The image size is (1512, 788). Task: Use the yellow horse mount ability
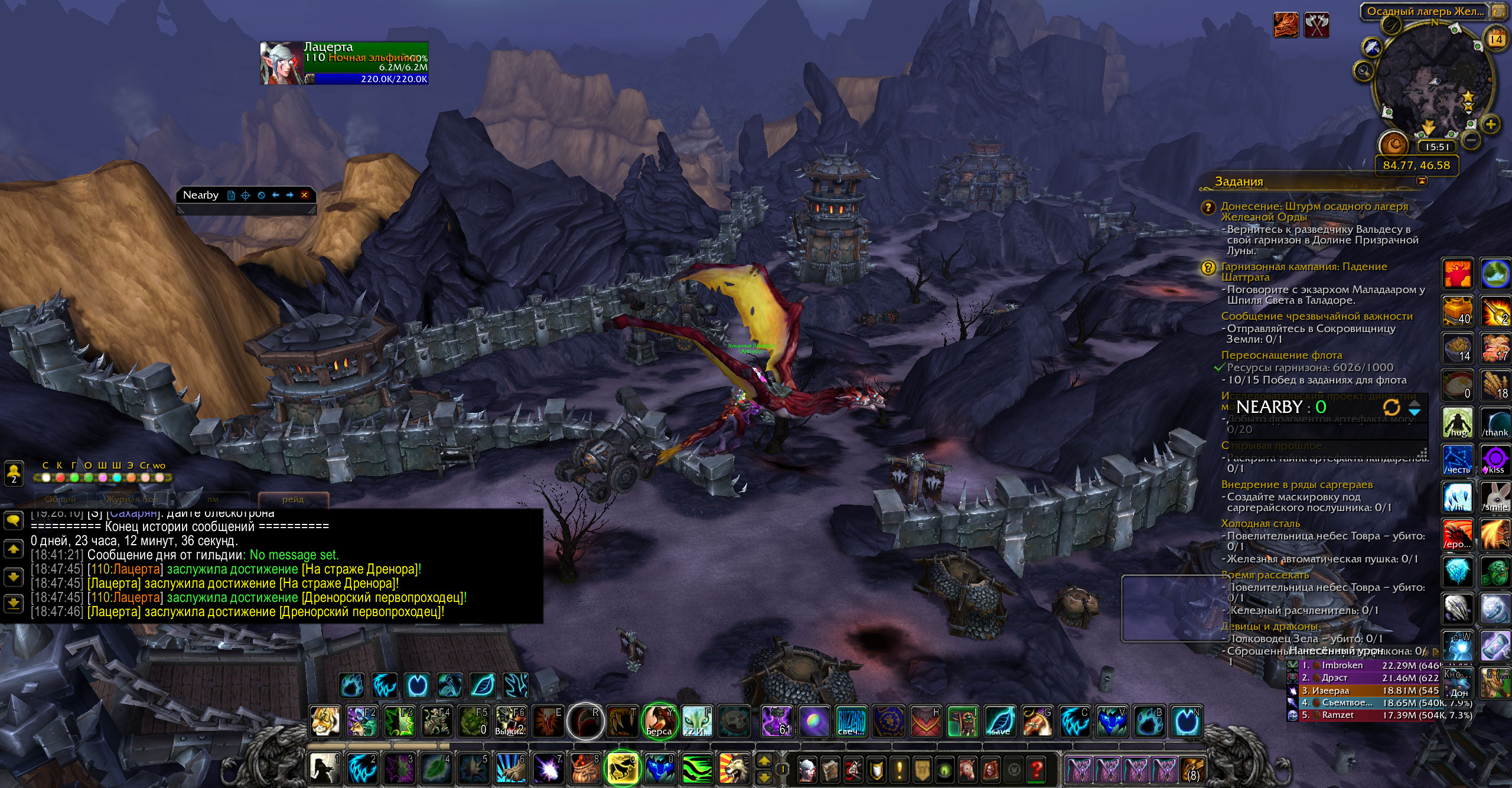(x=623, y=769)
